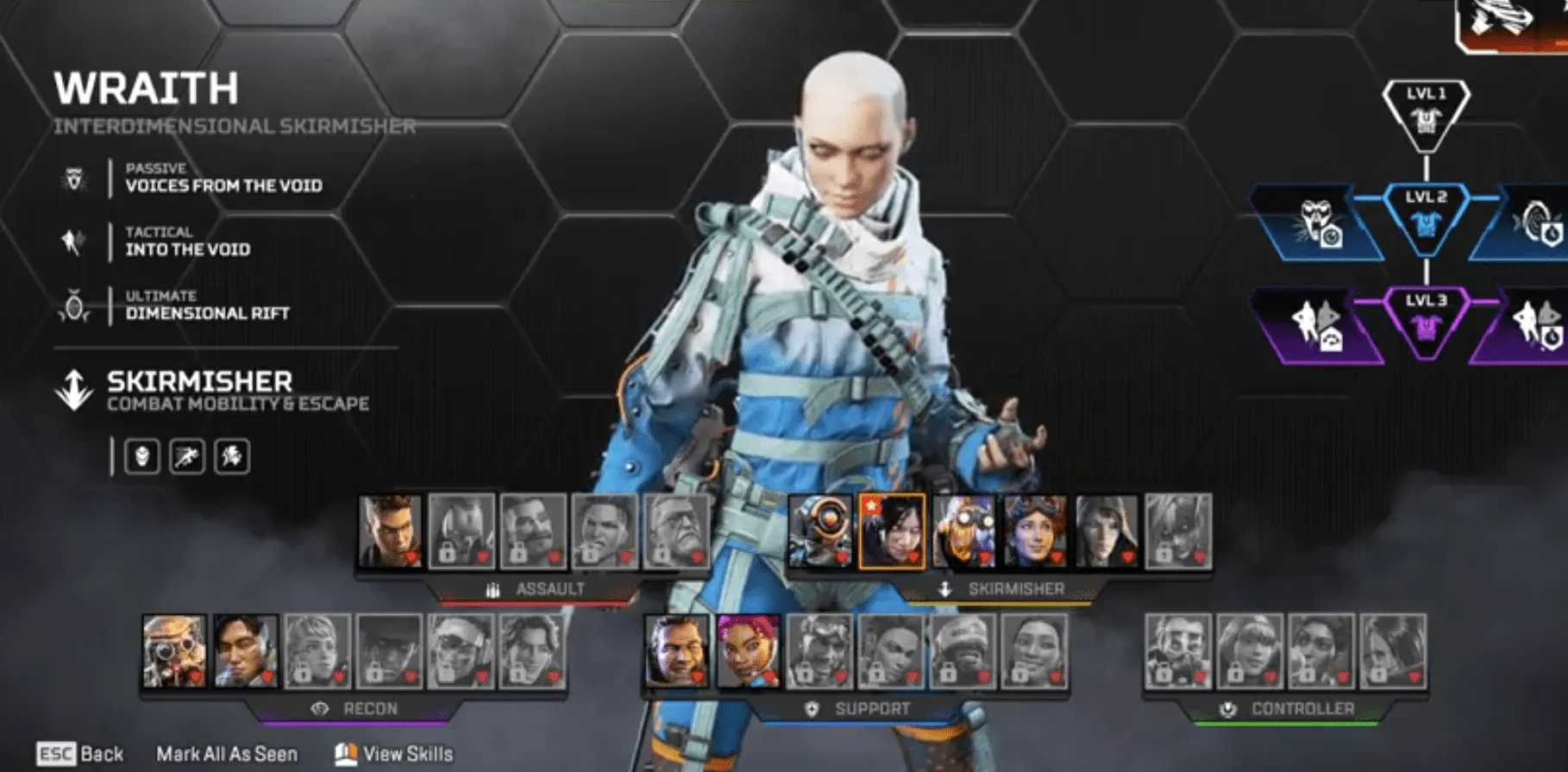Click the Assault class icon on its banner
This screenshot has height=772, width=1568.
[492, 590]
